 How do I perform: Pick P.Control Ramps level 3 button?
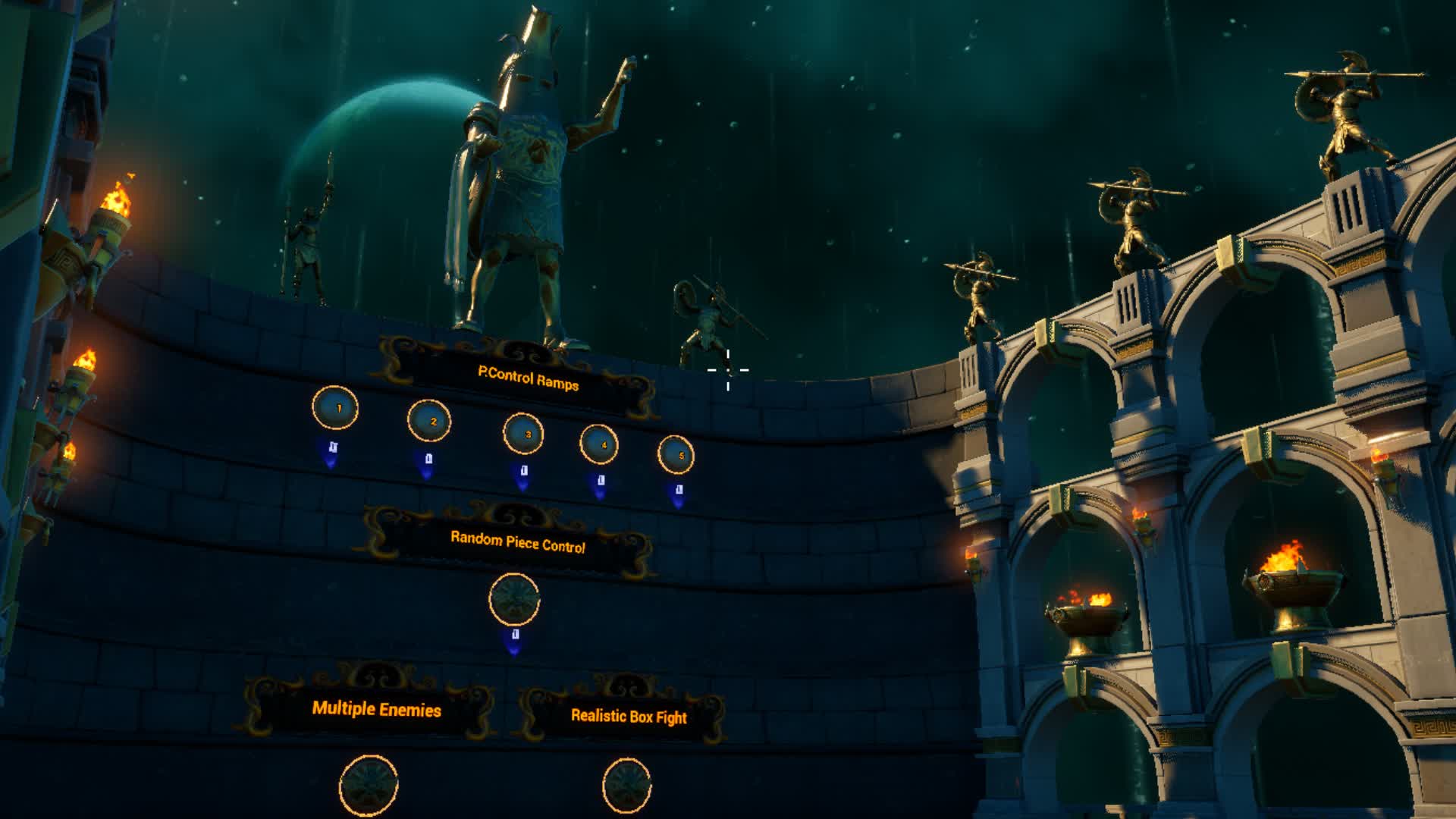(523, 434)
